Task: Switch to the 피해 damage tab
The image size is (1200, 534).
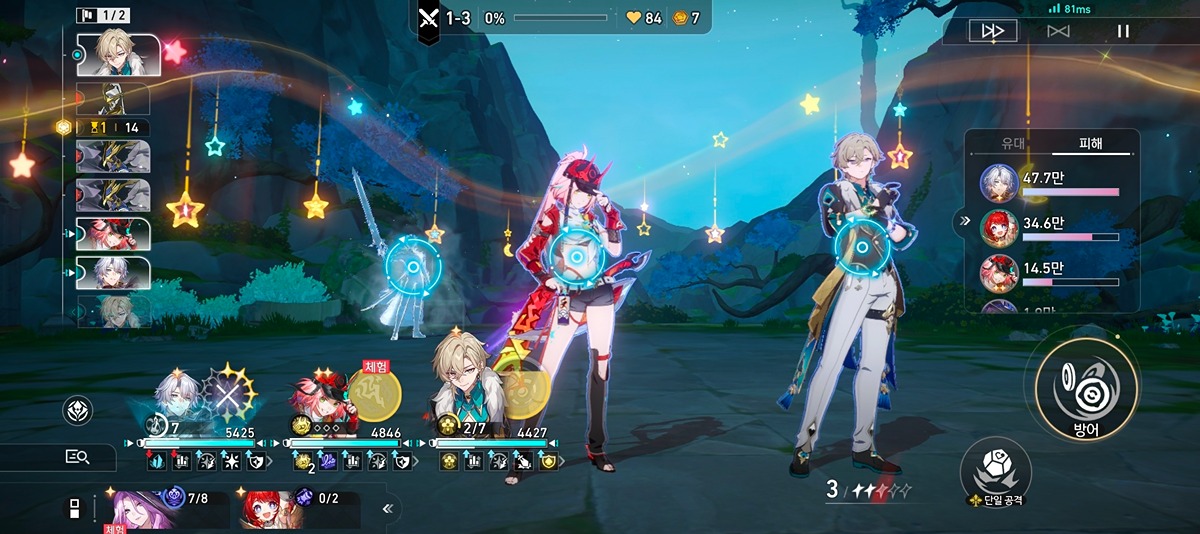Action: [x=1090, y=144]
